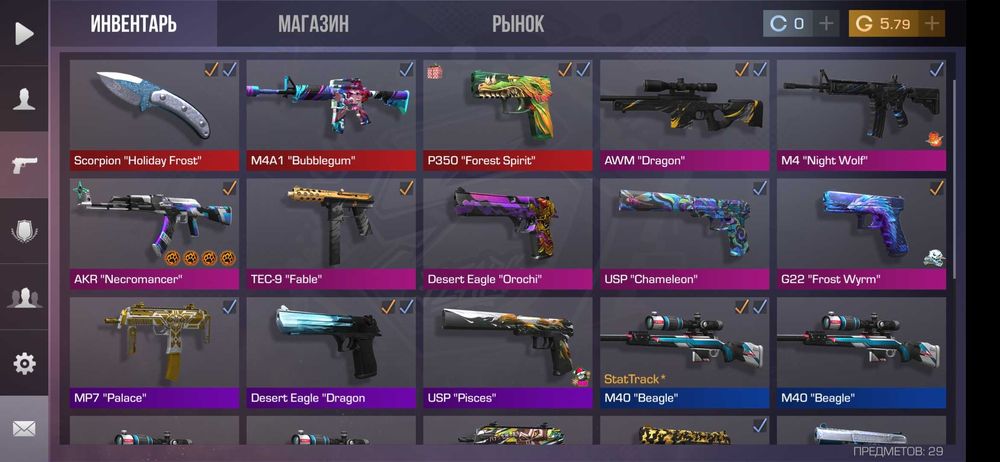Click the play arrow in the sidebar
Screen dimensions: 1000x462
pyautogui.click(x=24, y=33)
